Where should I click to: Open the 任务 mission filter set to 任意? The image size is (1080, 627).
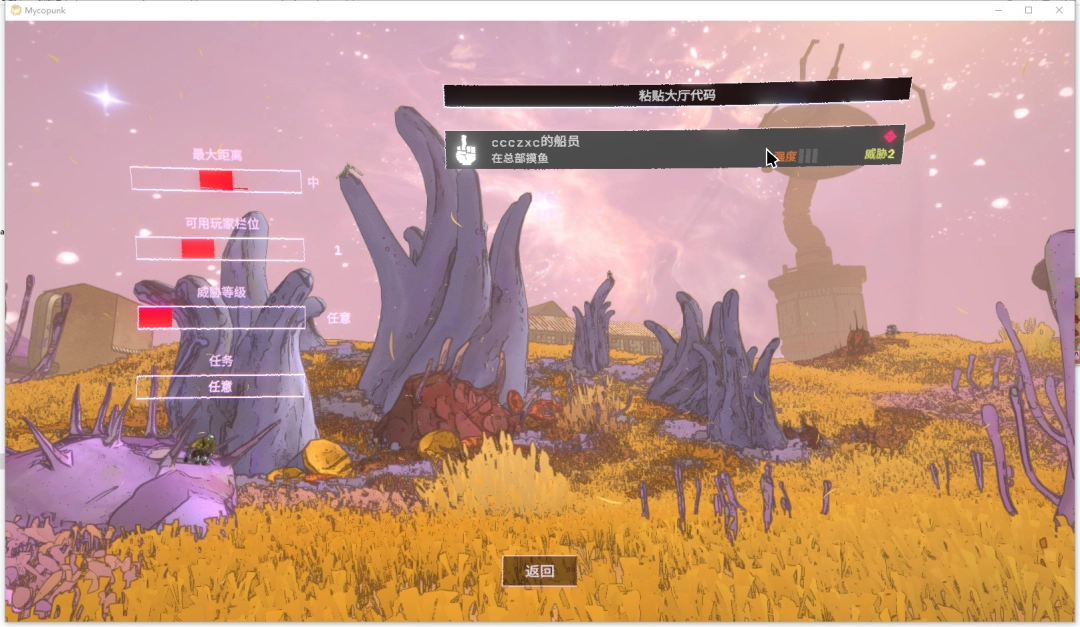[x=220, y=386]
